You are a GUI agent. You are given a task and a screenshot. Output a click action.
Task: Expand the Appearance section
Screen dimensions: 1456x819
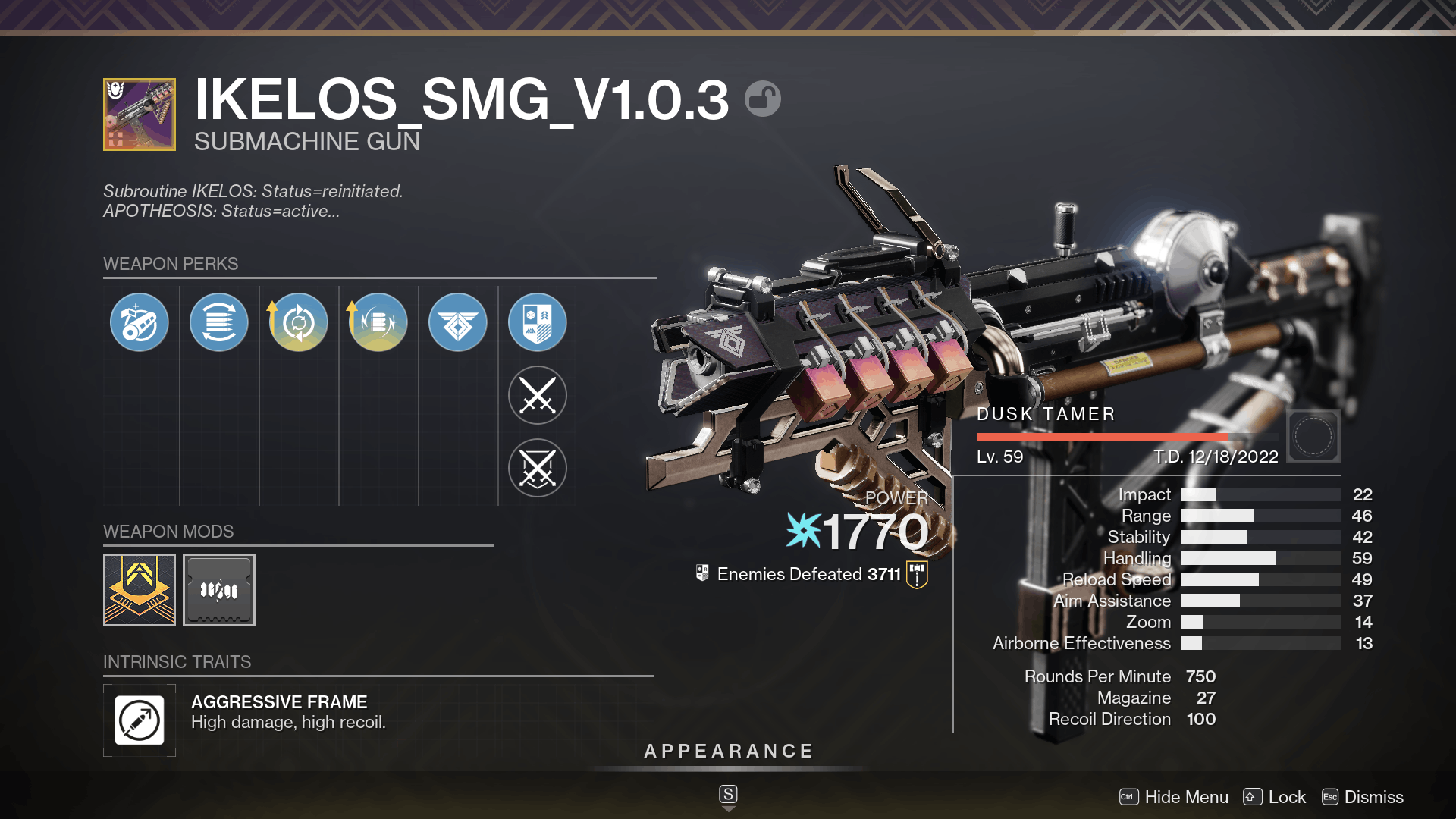coord(727,751)
